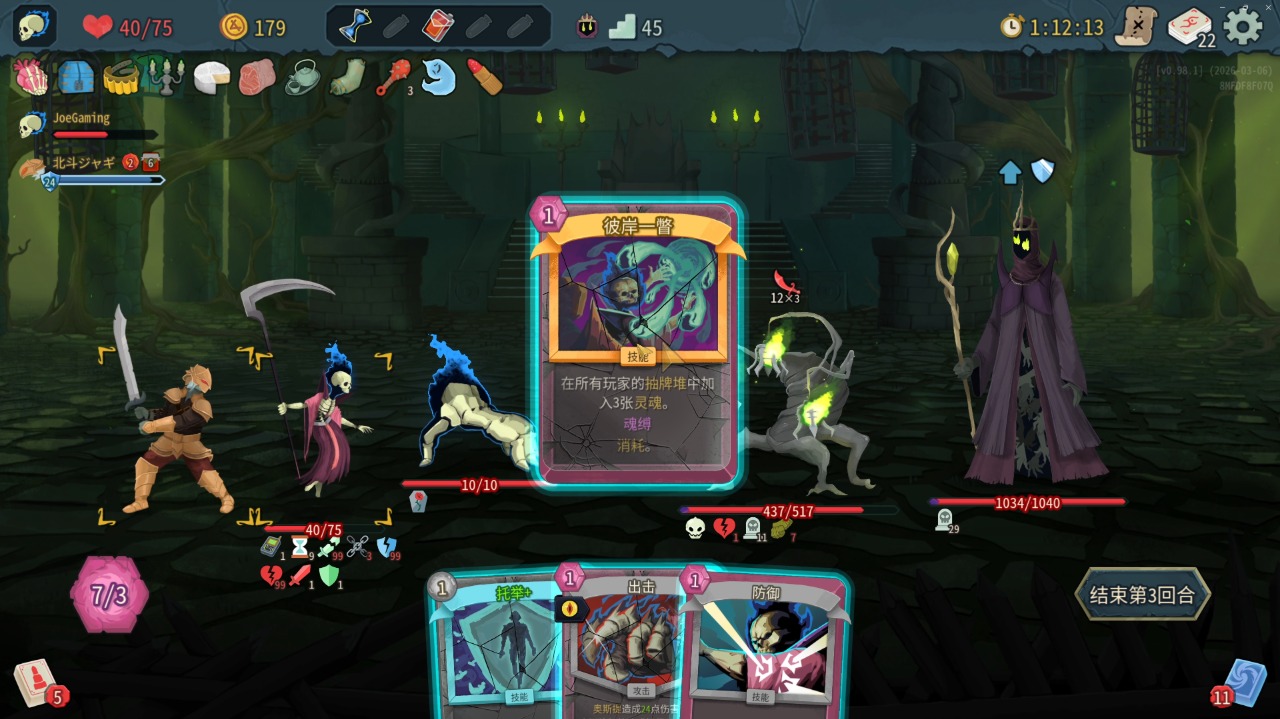The image size is (1280, 719).
Task: Open the settings gear menu
Action: [x=1243, y=26]
